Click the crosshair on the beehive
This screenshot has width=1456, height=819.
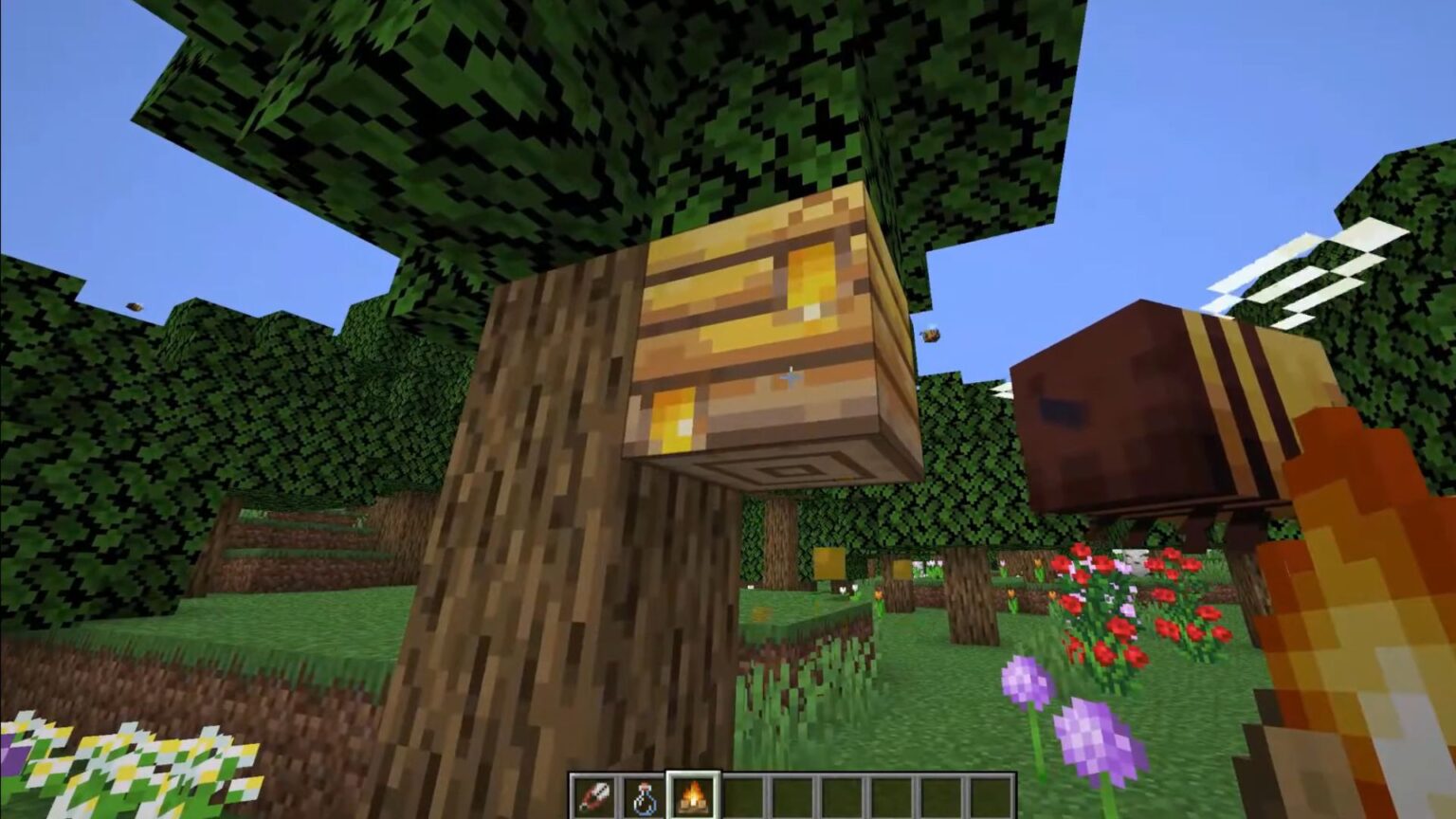(790, 376)
